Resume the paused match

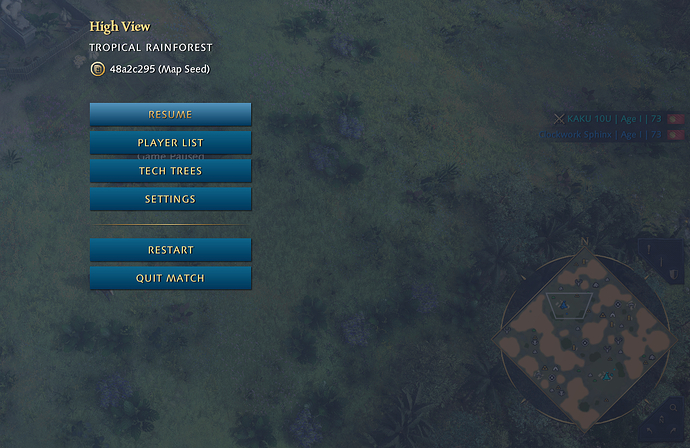coord(170,114)
